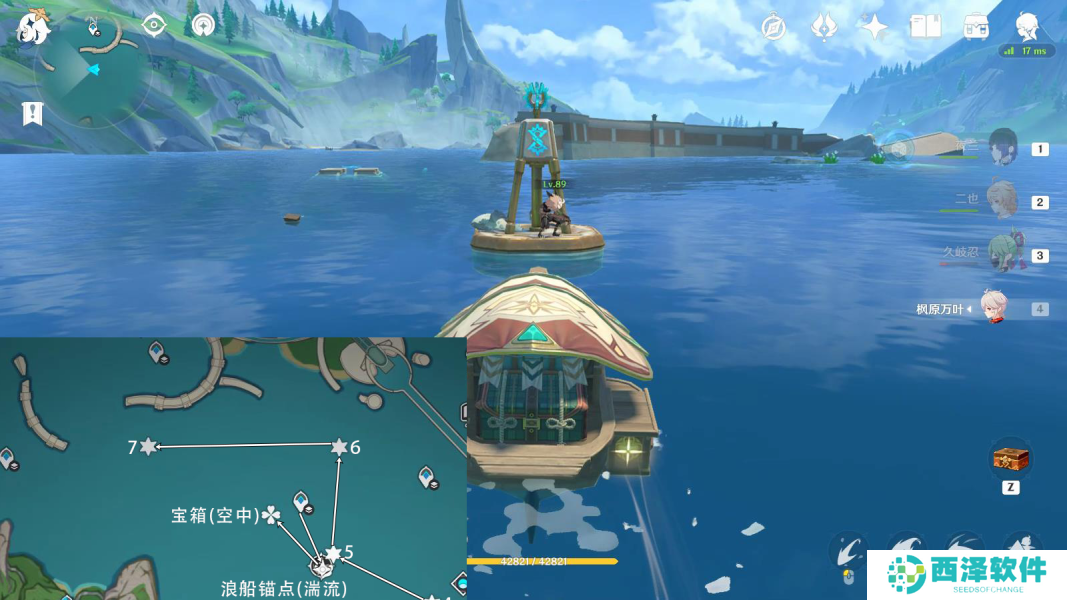Toggle the elemental sight eye icon
Screen dimensions: 1067x600
[153, 25]
